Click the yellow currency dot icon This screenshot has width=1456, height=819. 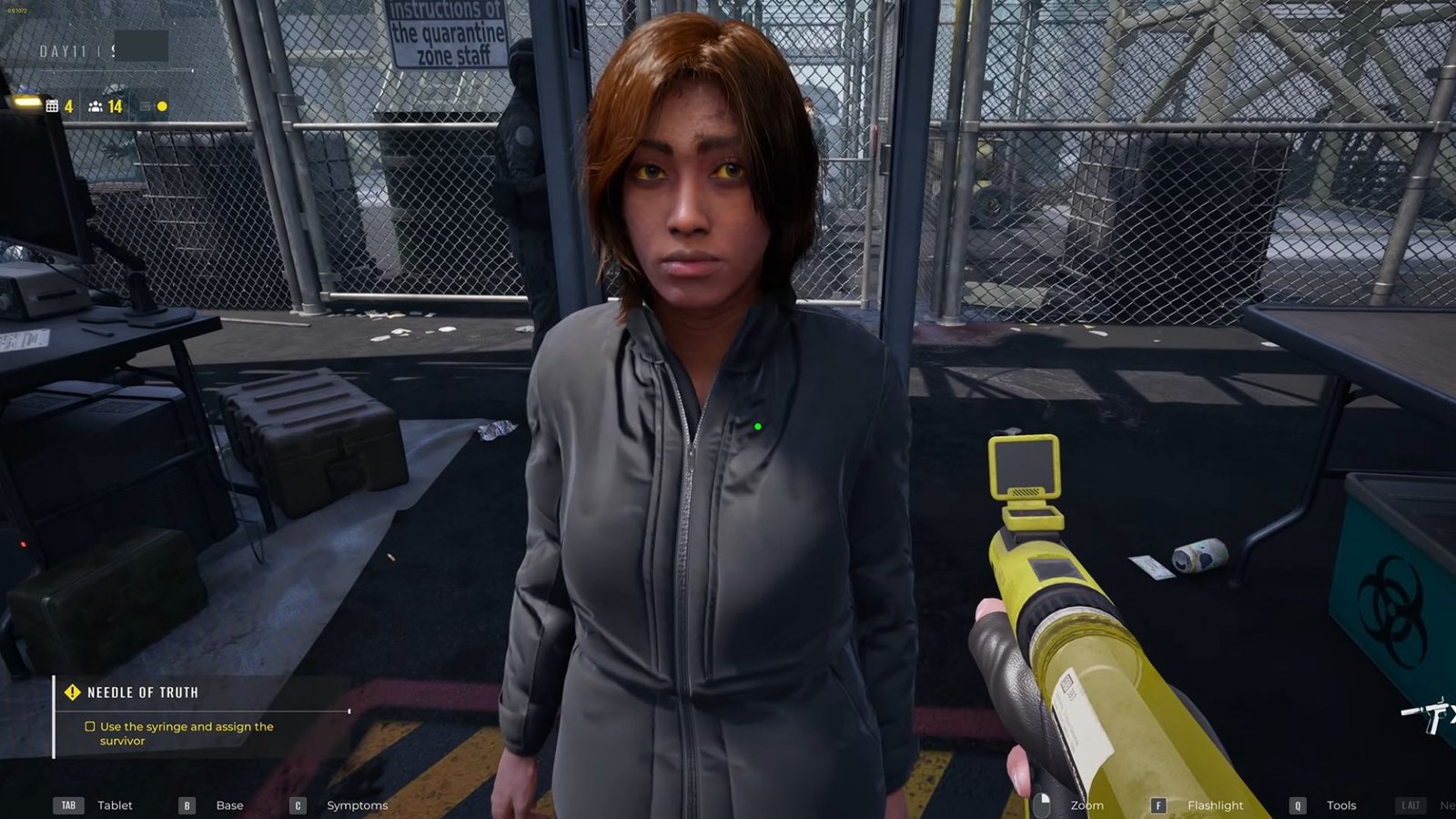point(161,106)
